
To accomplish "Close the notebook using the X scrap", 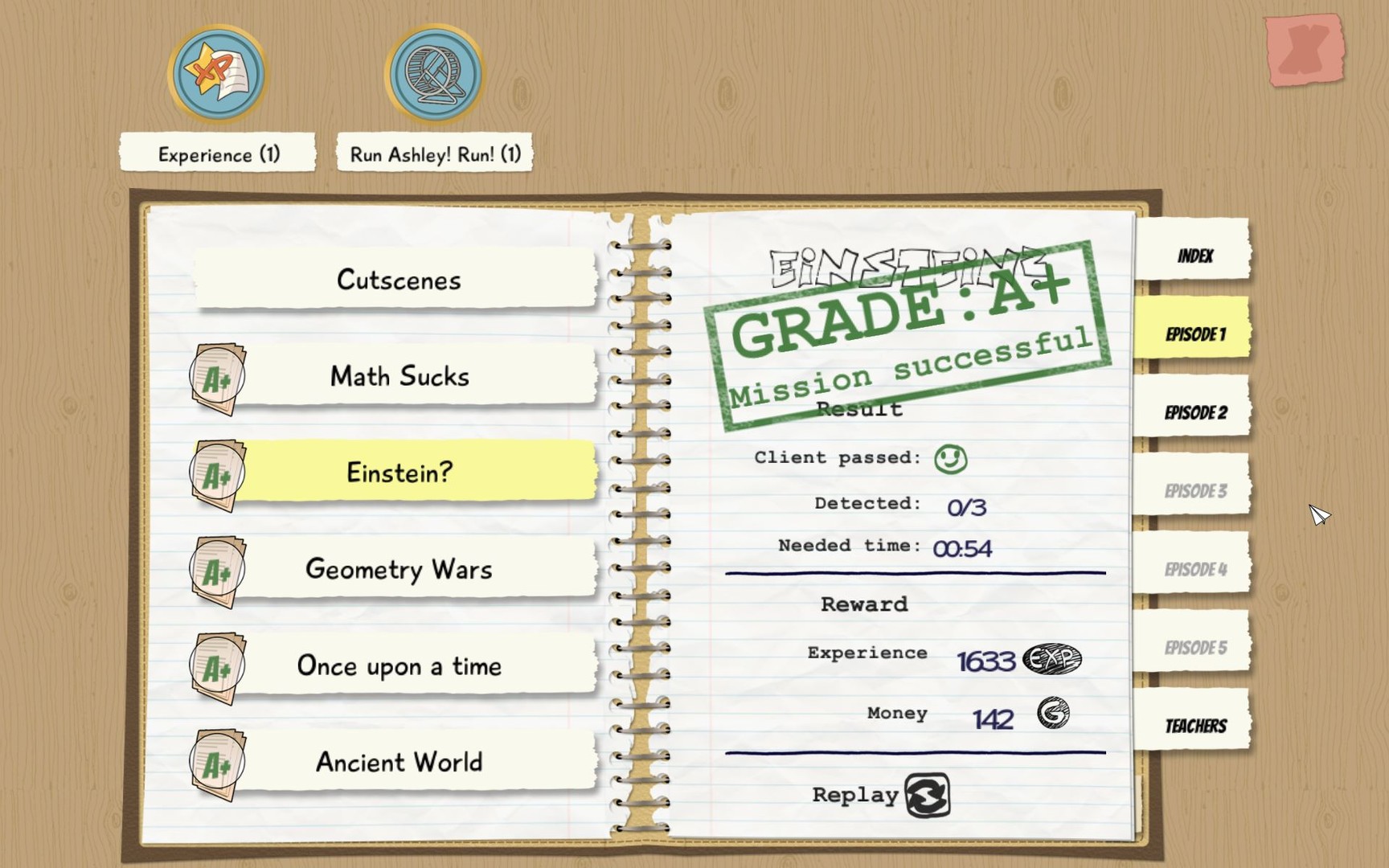I will [1304, 50].
